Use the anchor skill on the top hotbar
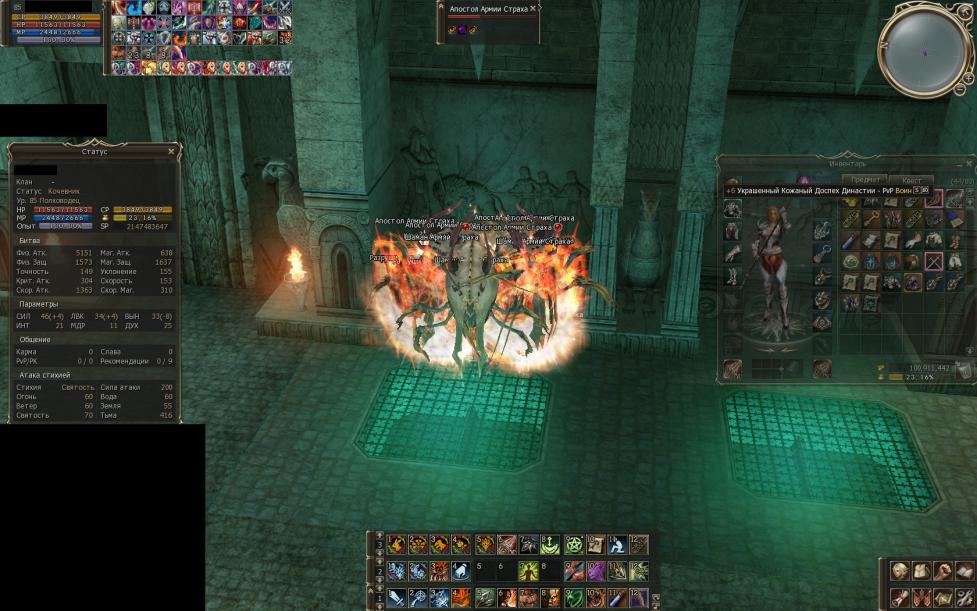 pos(548,545)
